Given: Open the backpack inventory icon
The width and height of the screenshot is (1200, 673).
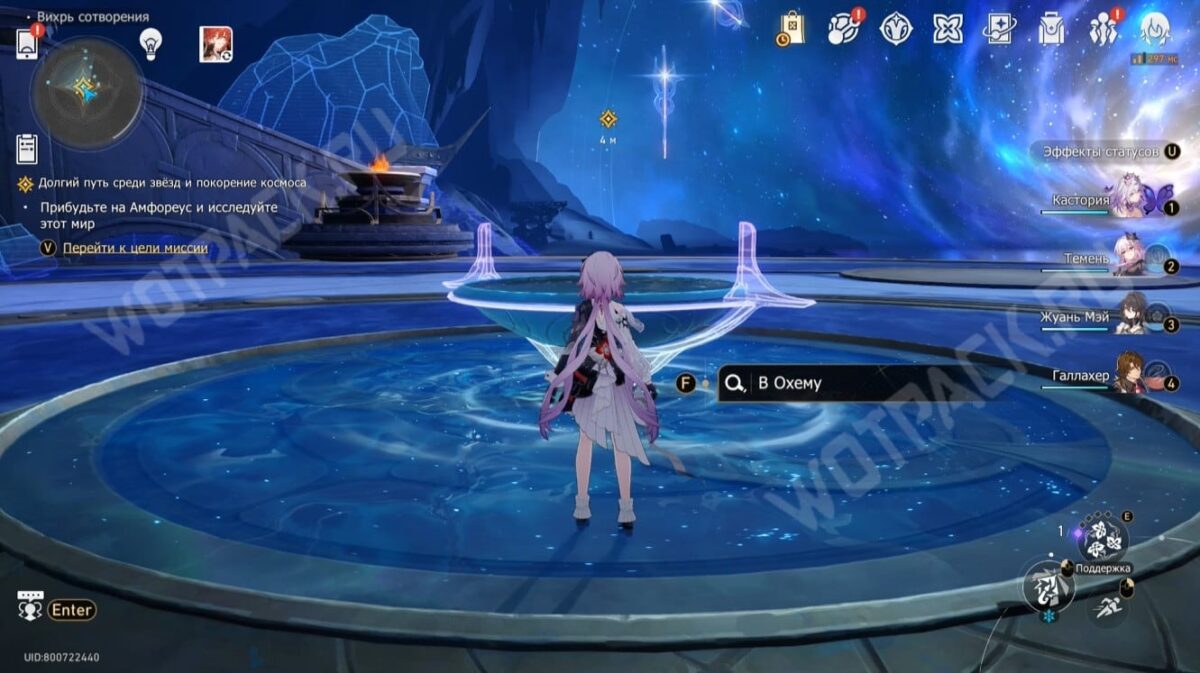Looking at the screenshot, I should [1050, 29].
